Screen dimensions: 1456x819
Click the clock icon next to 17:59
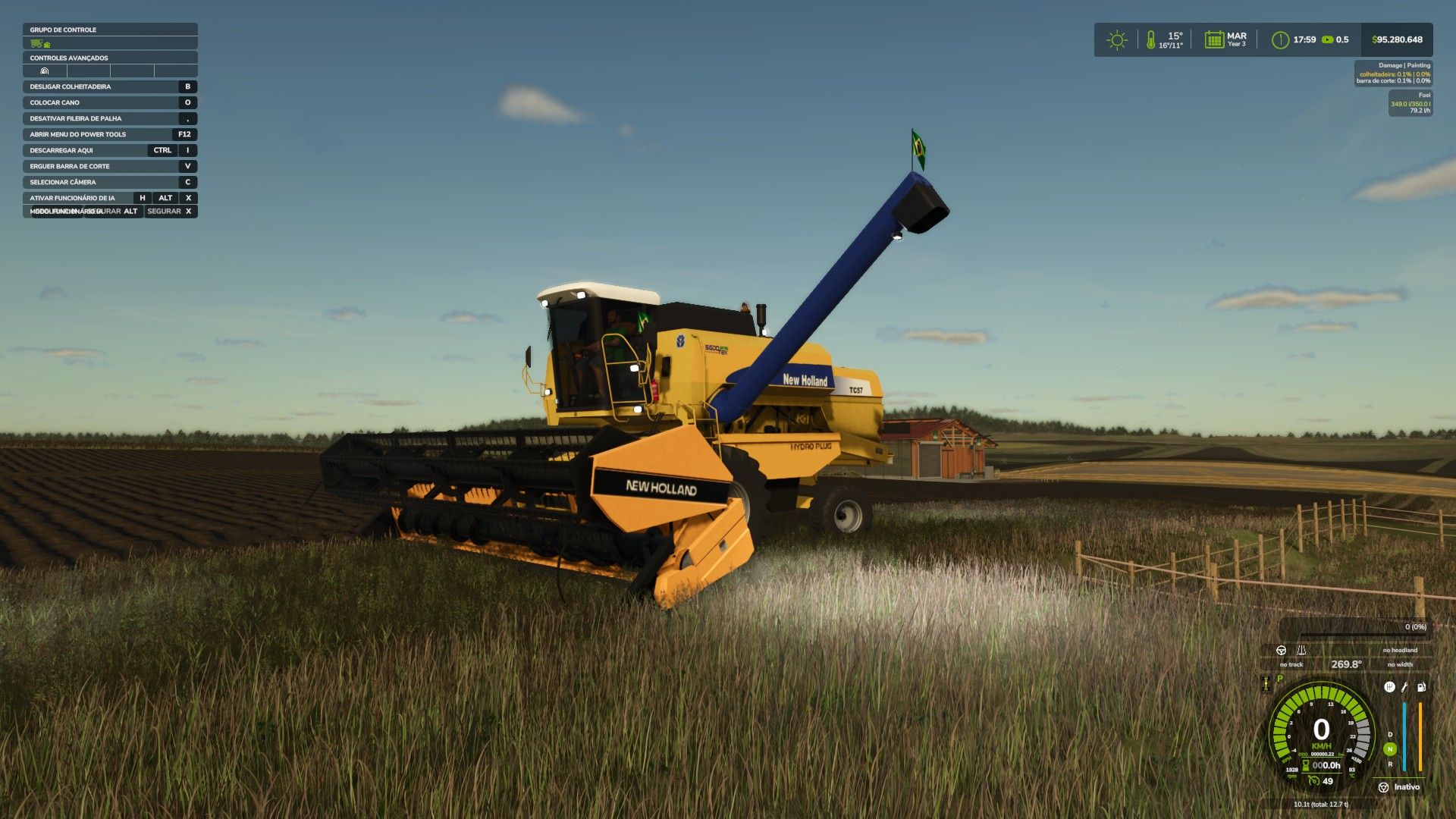(x=1280, y=40)
